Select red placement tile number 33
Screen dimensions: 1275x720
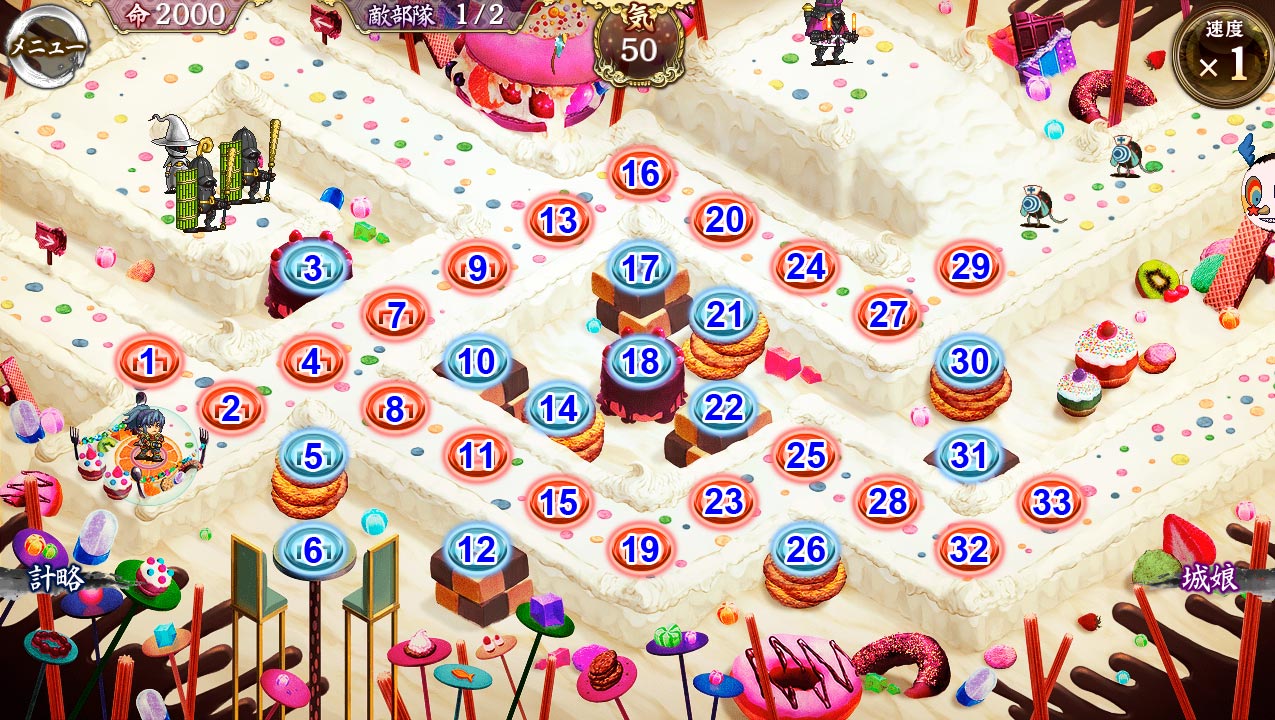[1051, 502]
